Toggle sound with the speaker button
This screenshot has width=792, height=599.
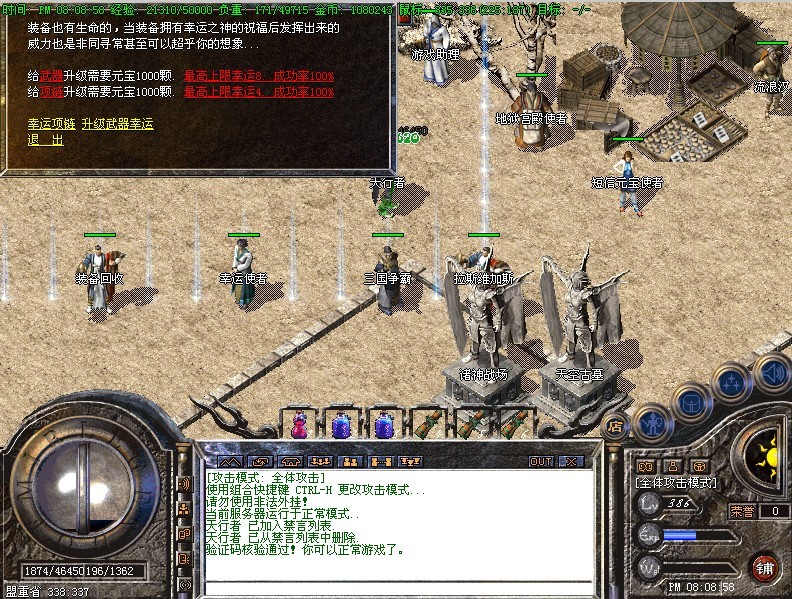pyautogui.click(x=771, y=374)
